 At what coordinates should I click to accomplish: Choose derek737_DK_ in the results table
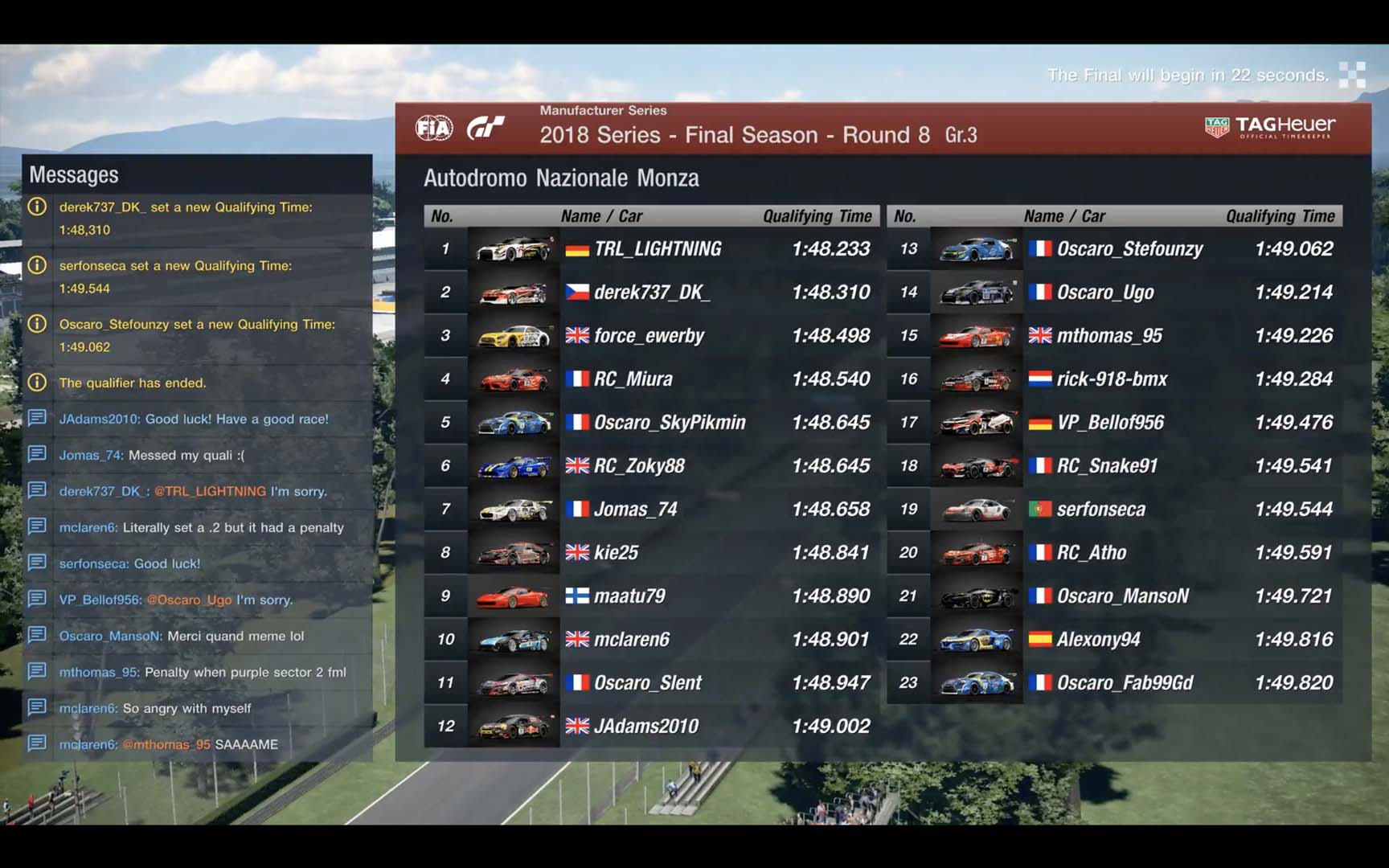tap(652, 293)
